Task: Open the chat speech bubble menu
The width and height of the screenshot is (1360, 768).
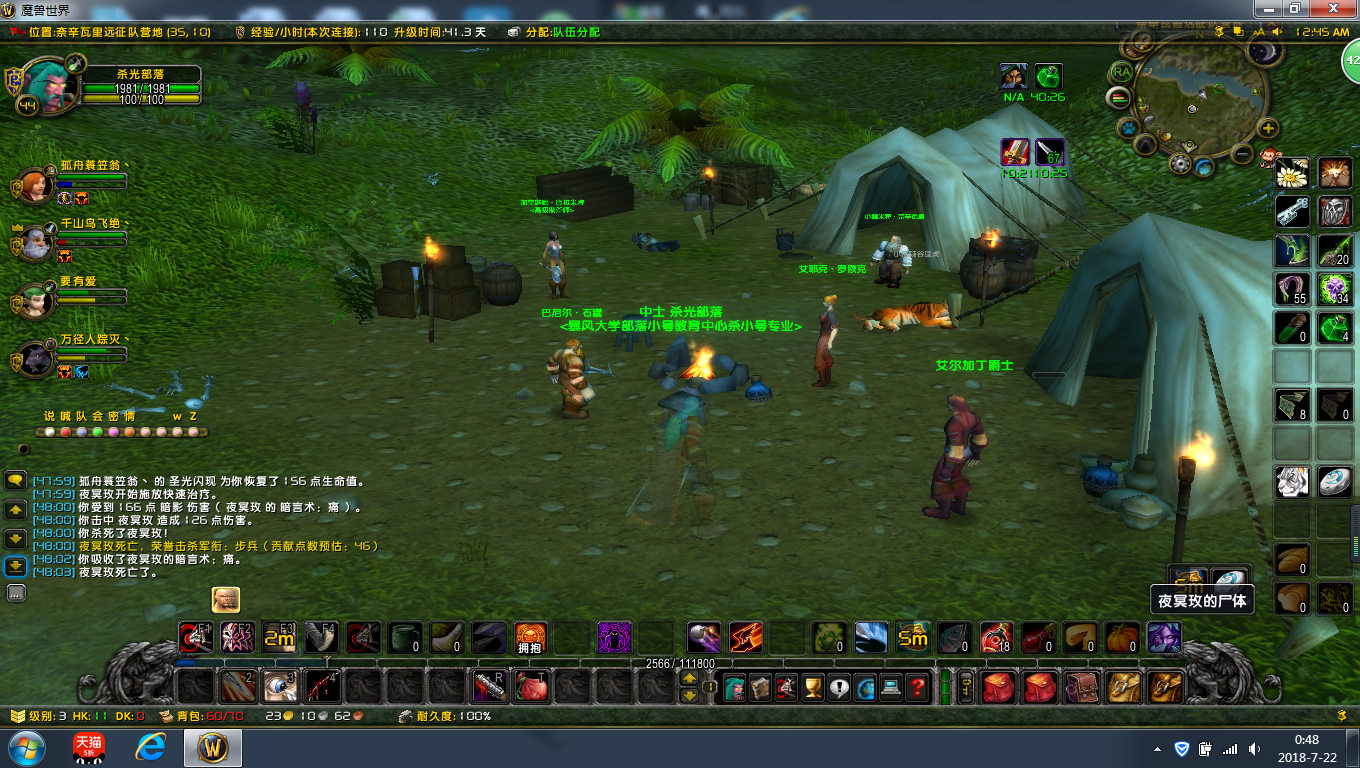Action: [x=16, y=480]
